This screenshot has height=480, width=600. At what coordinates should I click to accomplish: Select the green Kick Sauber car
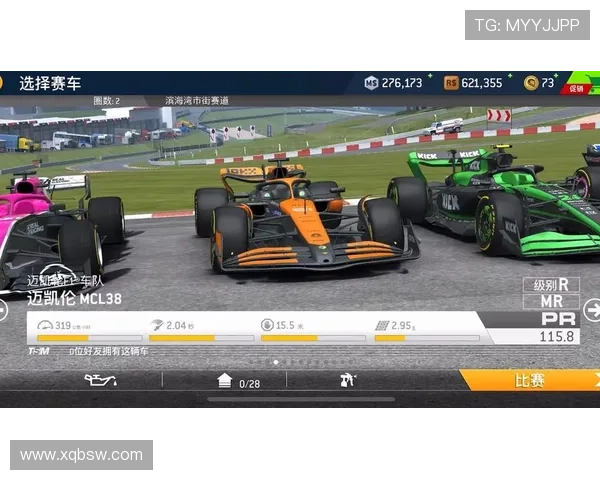coord(490,200)
